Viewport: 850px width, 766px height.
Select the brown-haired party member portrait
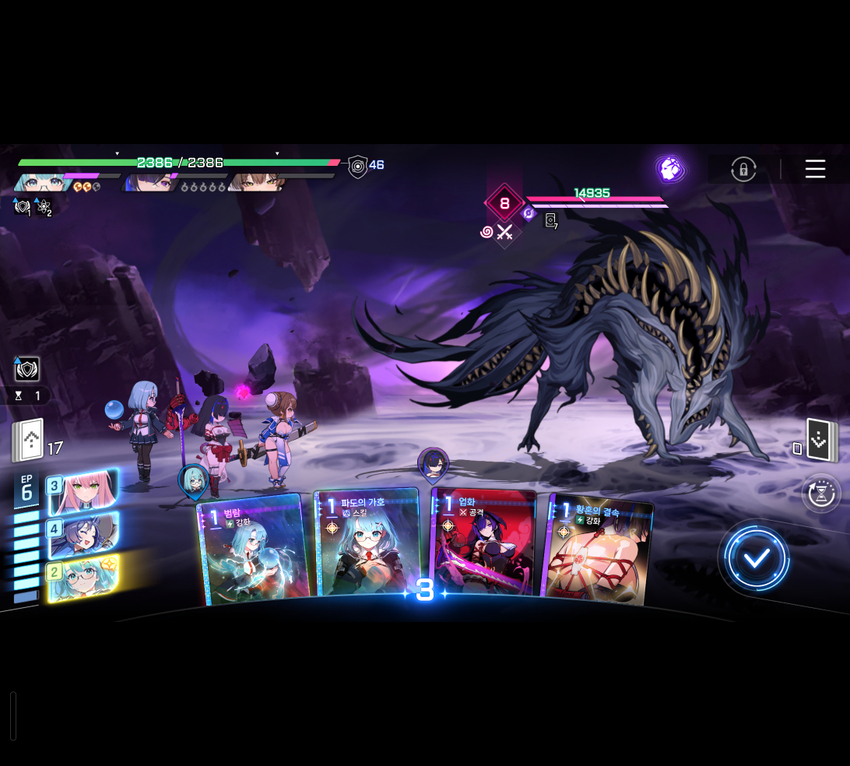[x=257, y=183]
